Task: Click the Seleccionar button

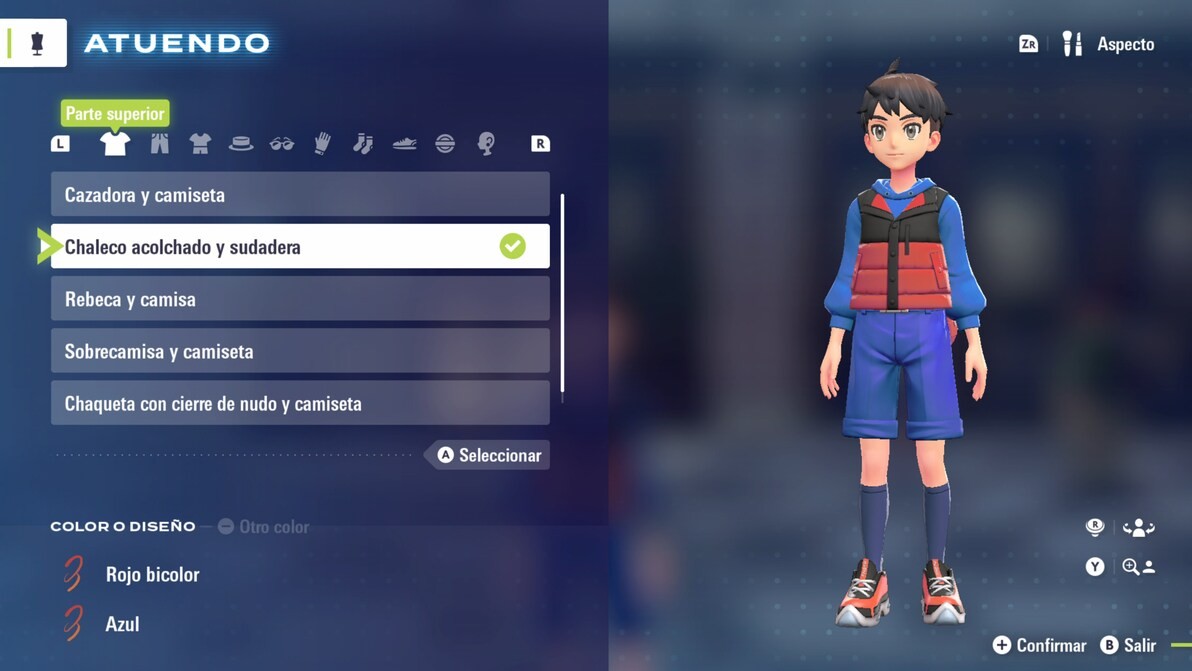Action: tap(489, 455)
